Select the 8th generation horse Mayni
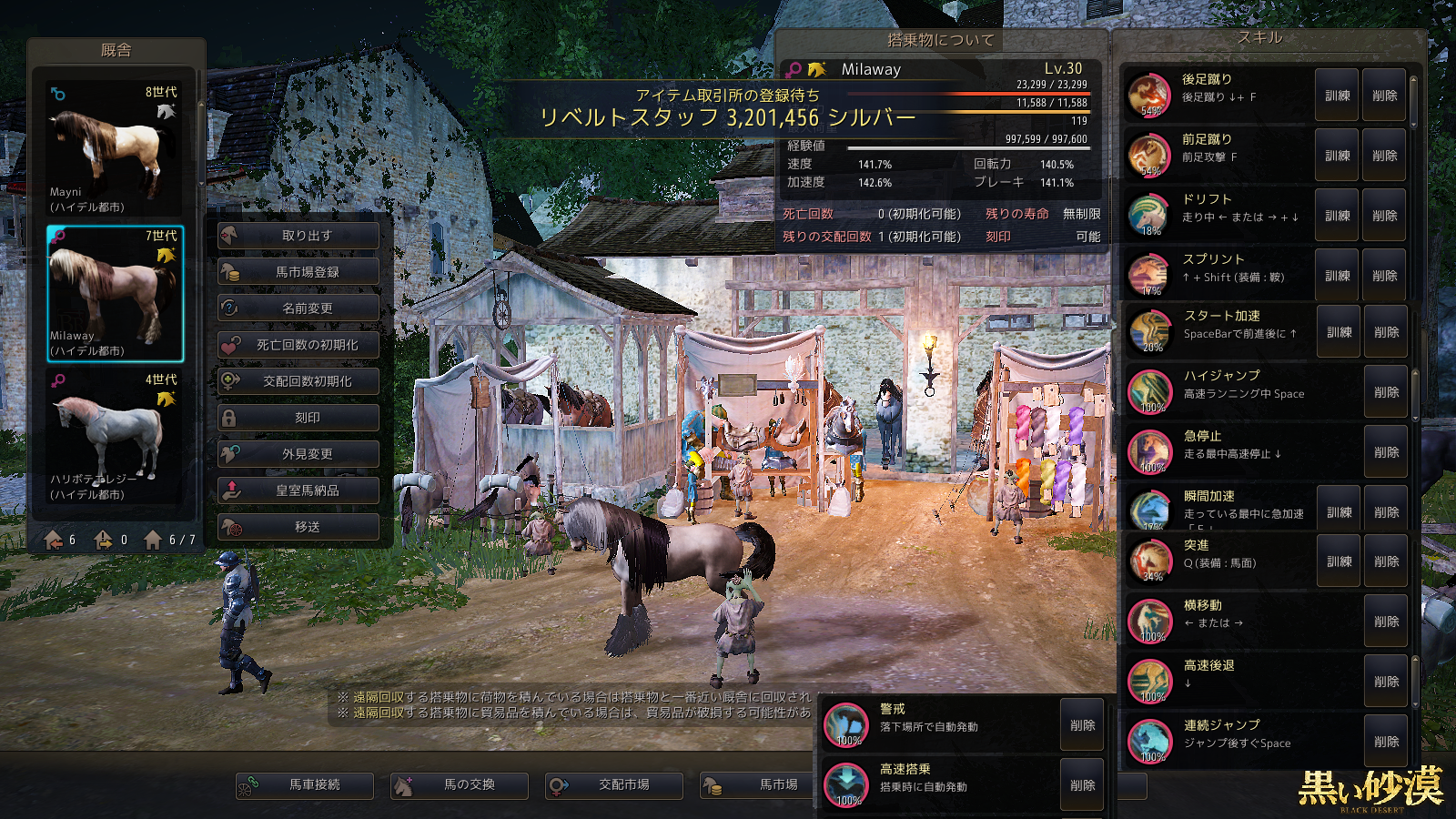1456x819 pixels. (x=115, y=148)
